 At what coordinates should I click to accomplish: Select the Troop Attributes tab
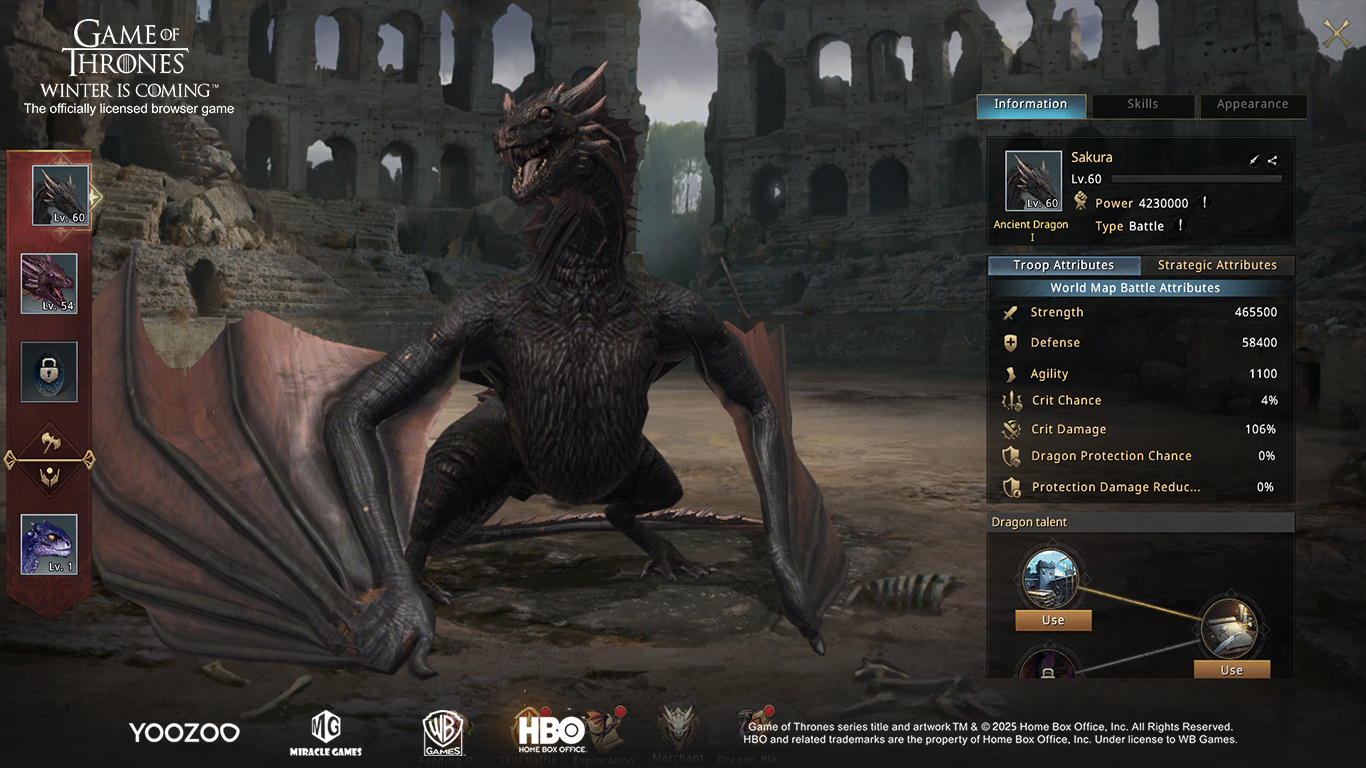point(1063,265)
